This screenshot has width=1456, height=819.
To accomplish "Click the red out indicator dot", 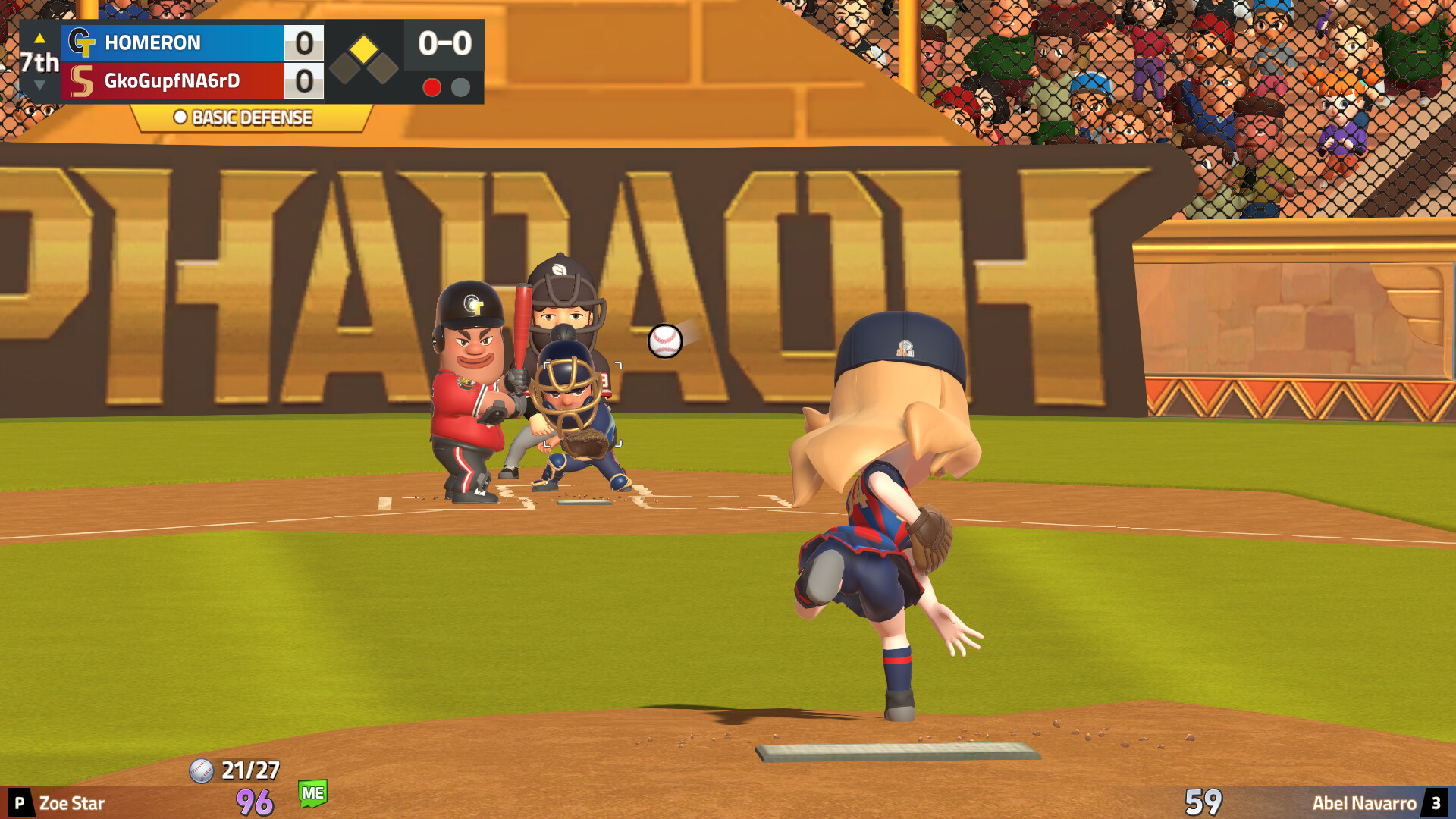I will (x=433, y=87).
